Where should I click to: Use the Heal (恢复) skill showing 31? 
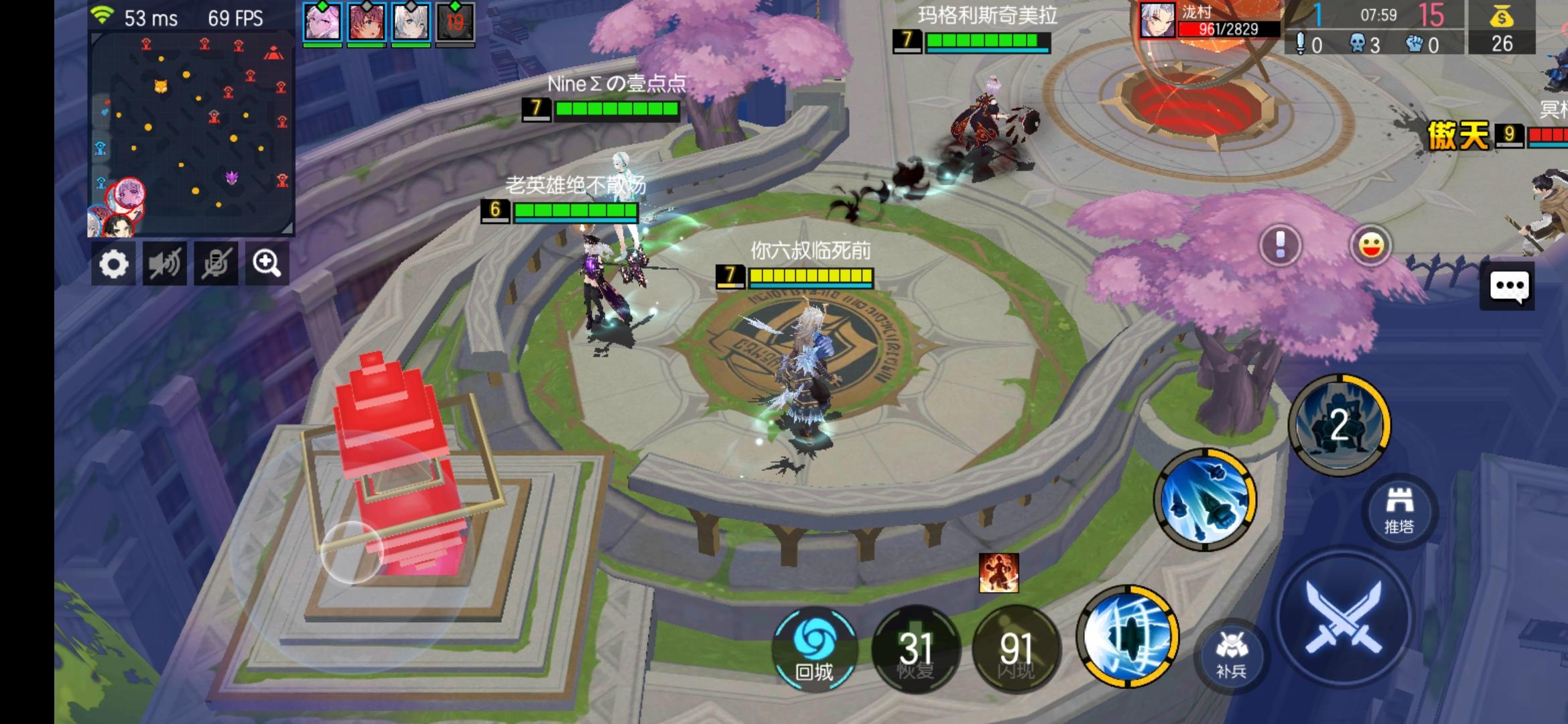click(x=916, y=648)
